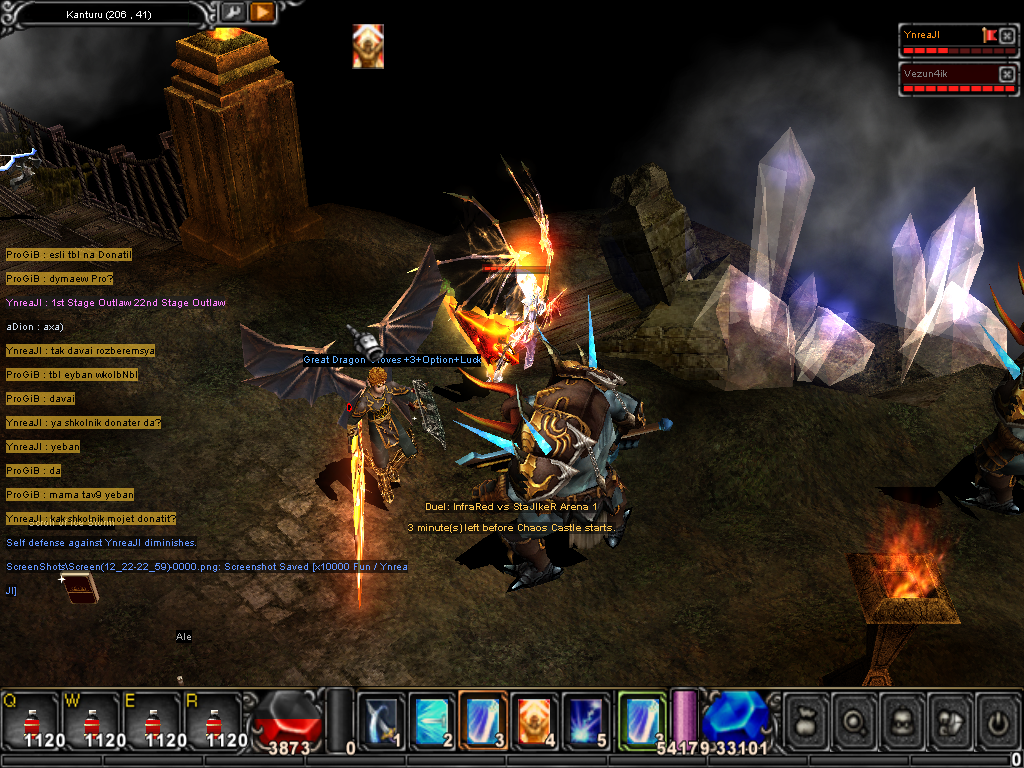Activate the cyan skill in slot 2
Image resolution: width=1024 pixels, height=768 pixels.
click(433, 719)
